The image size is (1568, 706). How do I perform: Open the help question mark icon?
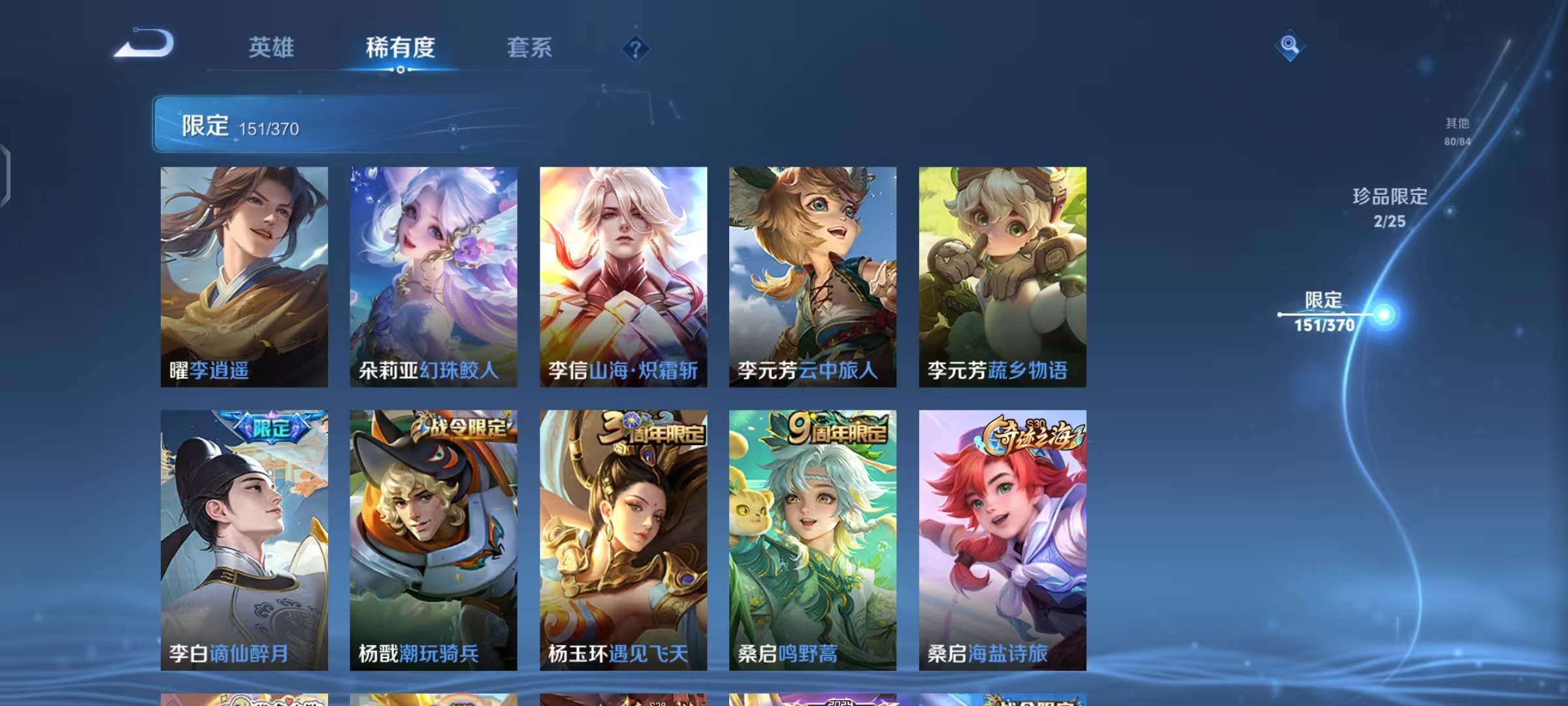[x=634, y=48]
